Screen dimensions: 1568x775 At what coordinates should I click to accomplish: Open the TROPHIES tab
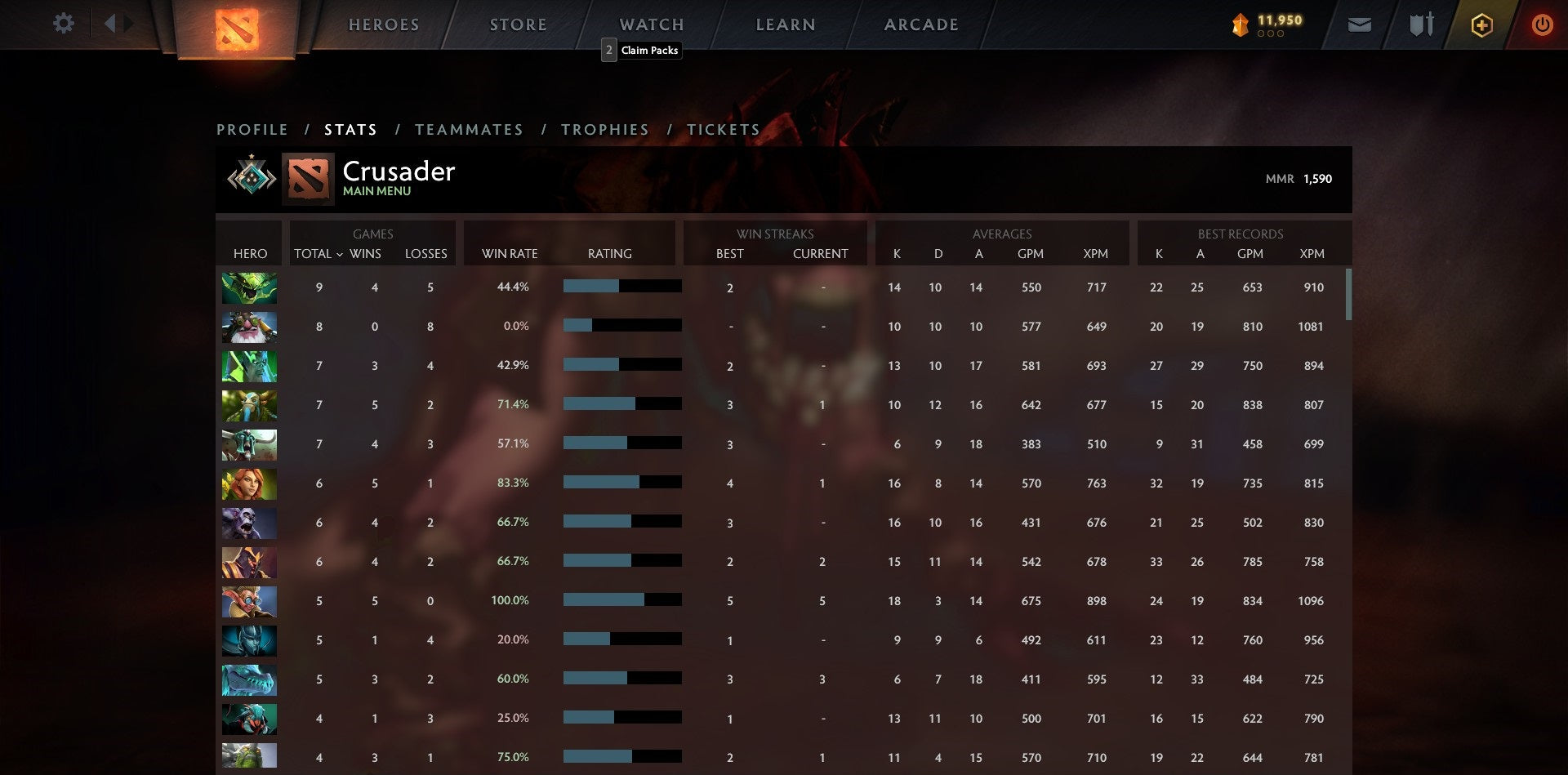tap(604, 129)
